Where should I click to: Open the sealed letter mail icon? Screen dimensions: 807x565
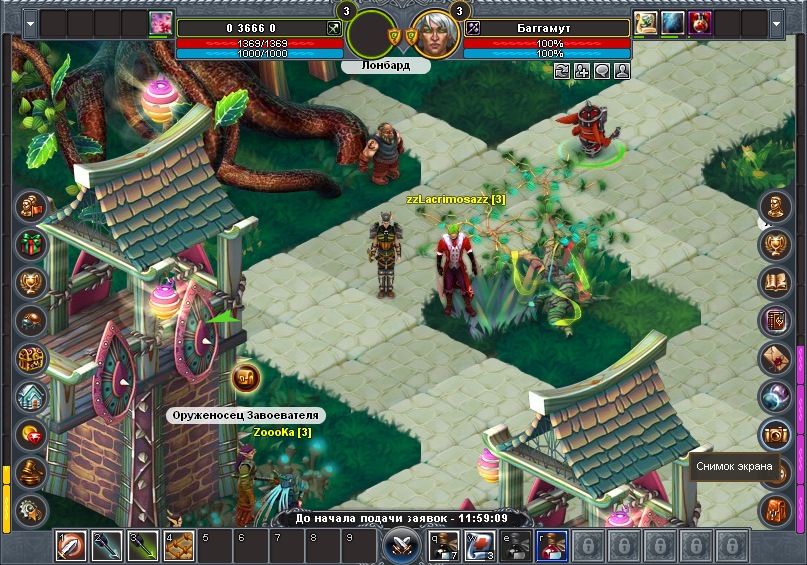(x=775, y=358)
